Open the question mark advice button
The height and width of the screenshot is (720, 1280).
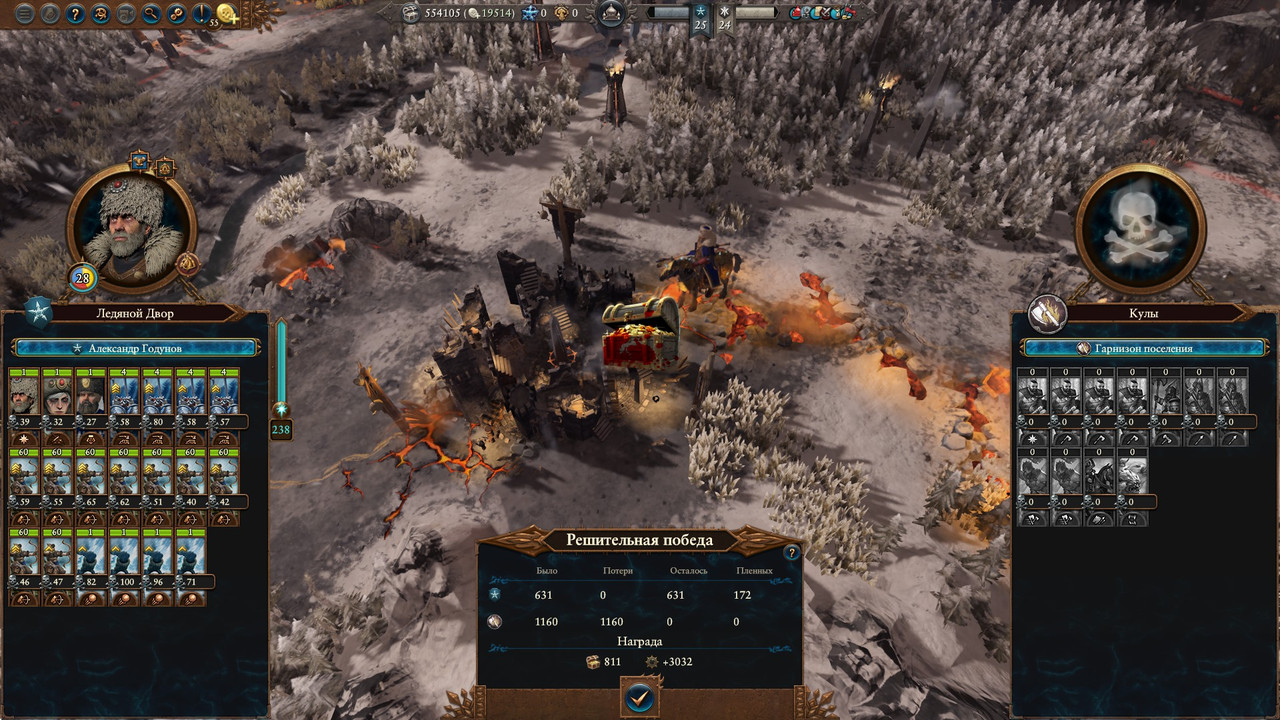click(x=75, y=14)
